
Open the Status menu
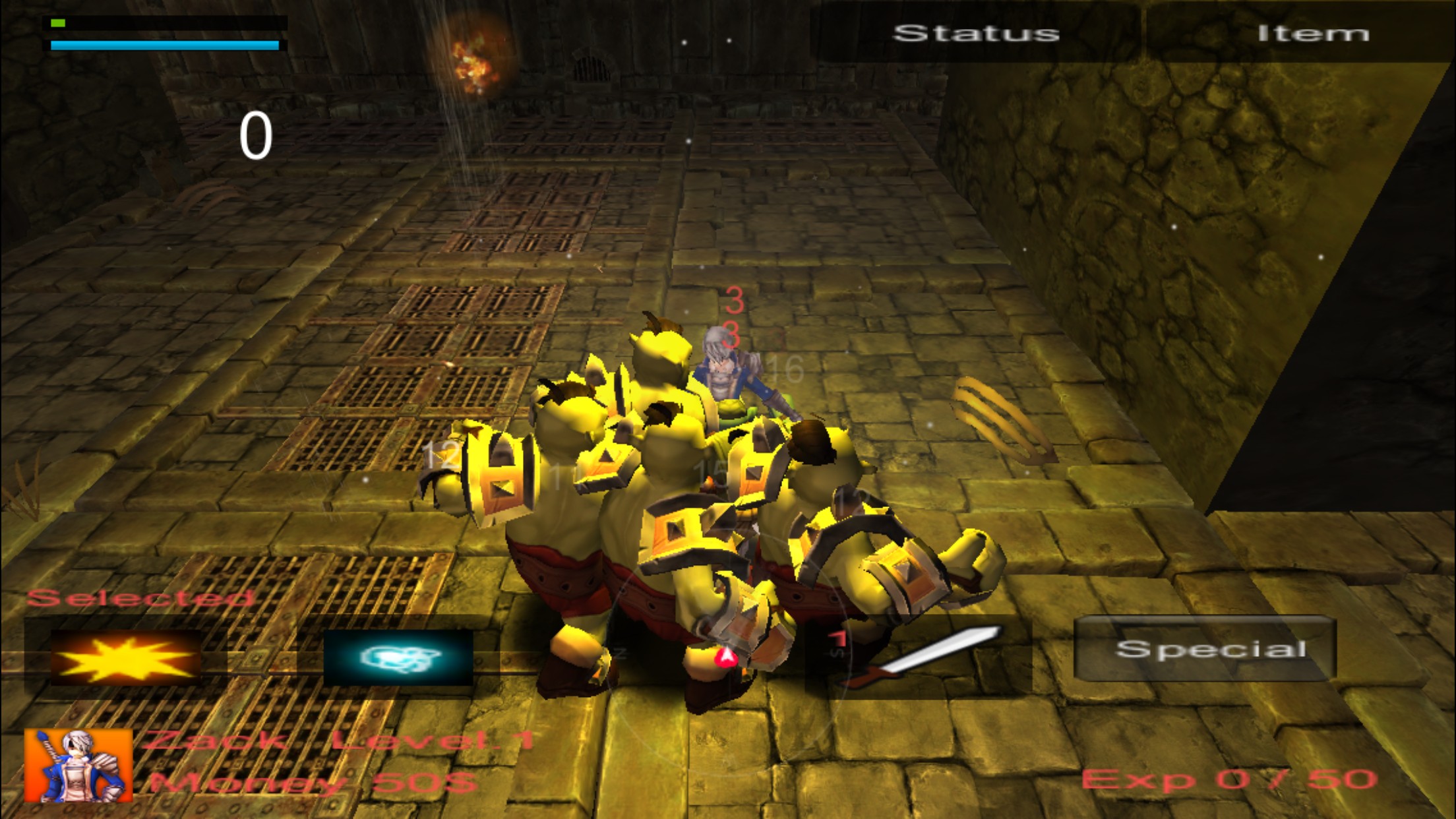976,33
